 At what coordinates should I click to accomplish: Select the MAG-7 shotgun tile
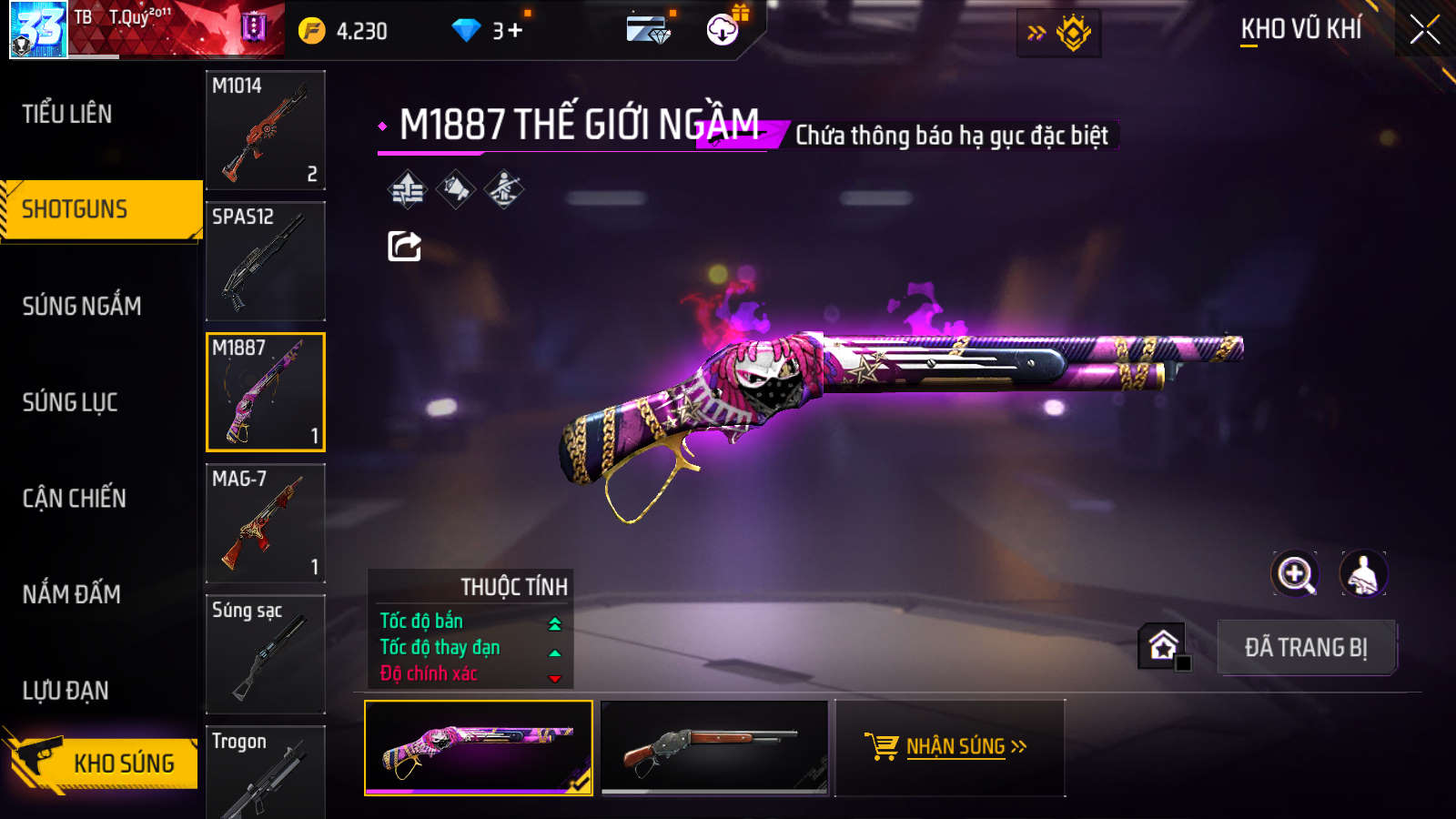coord(265,523)
